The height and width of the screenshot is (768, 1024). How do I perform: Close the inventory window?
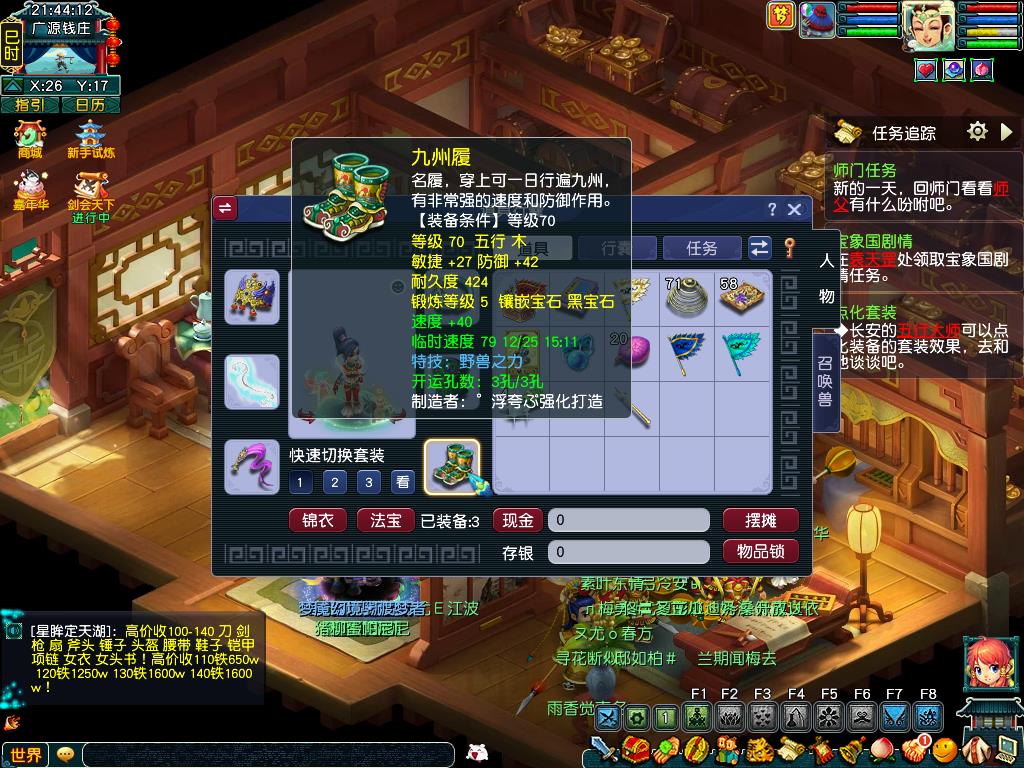[794, 209]
